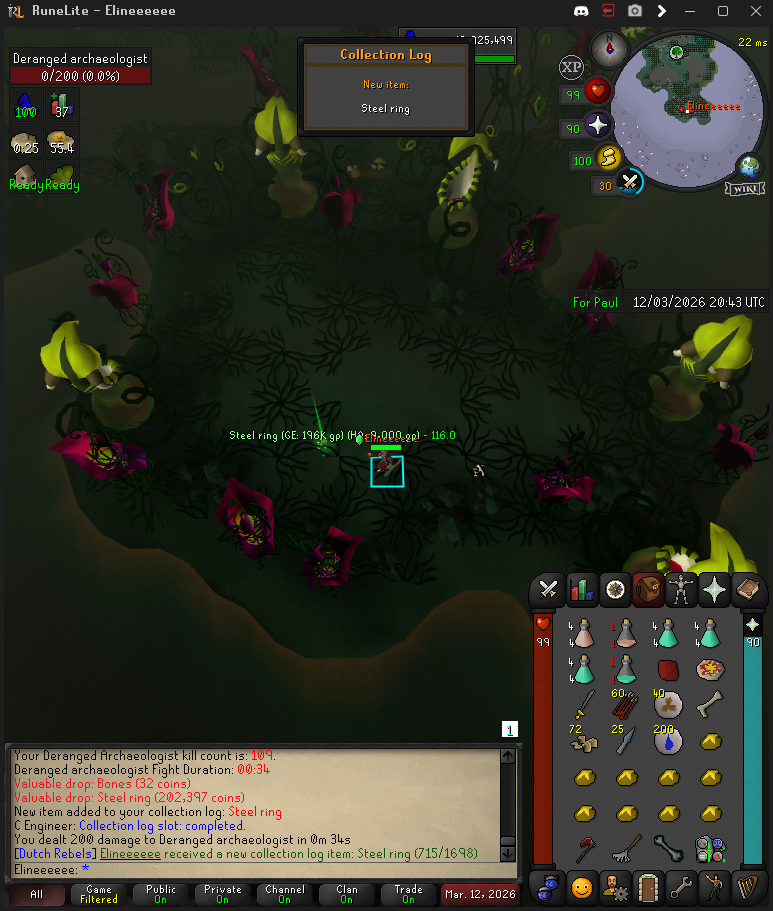Screen dimensions: 773x911
Task: Click the Logout door icon
Action: (x=650, y=886)
